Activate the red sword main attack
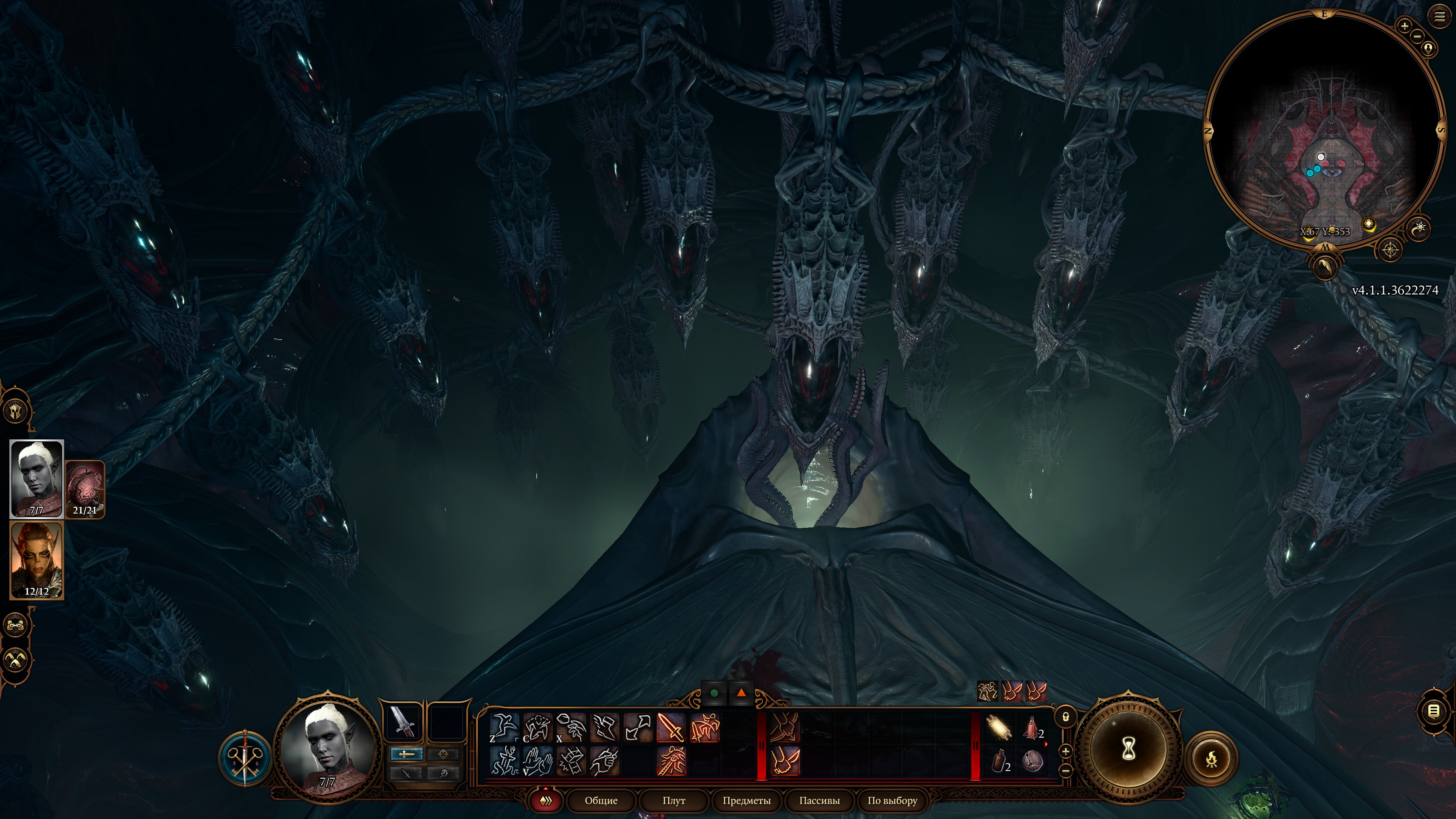Screen dimensions: 1456x819 coord(671,727)
